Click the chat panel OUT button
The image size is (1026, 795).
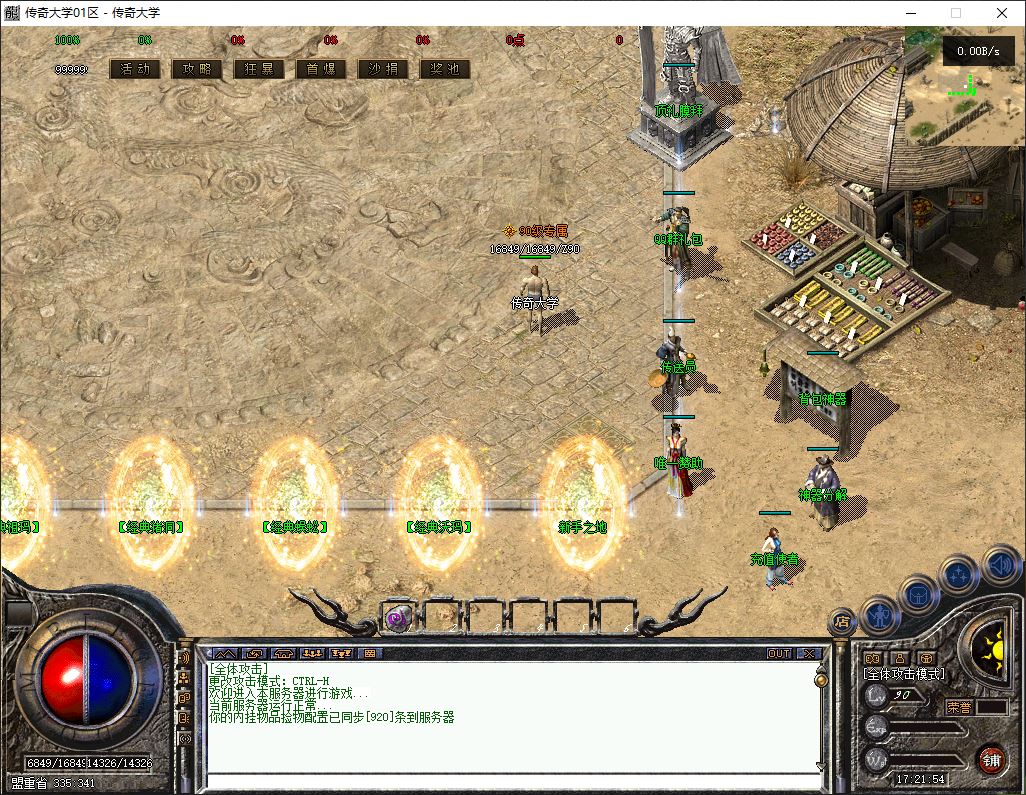(779, 653)
